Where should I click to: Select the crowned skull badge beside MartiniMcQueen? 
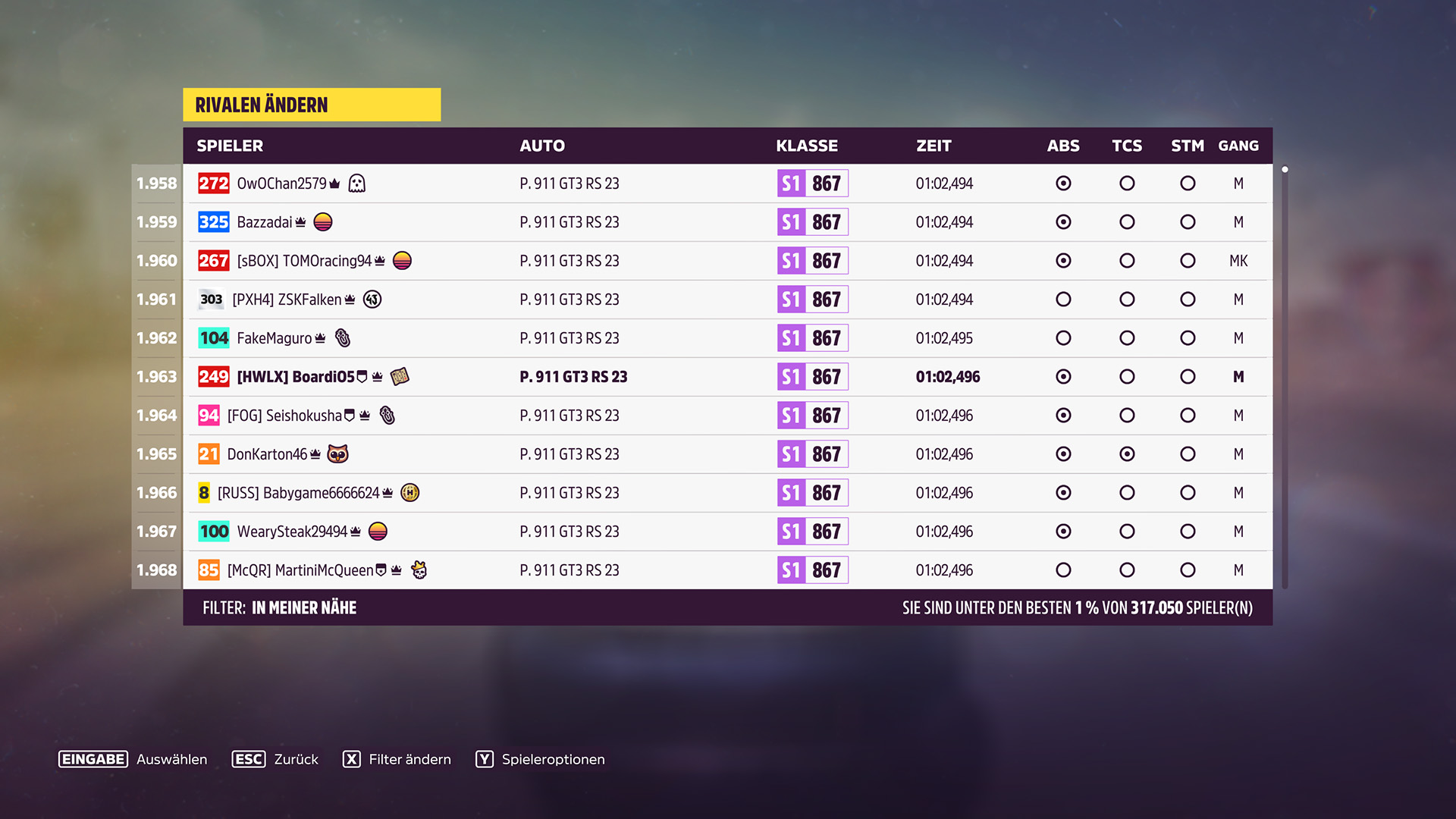[419, 570]
